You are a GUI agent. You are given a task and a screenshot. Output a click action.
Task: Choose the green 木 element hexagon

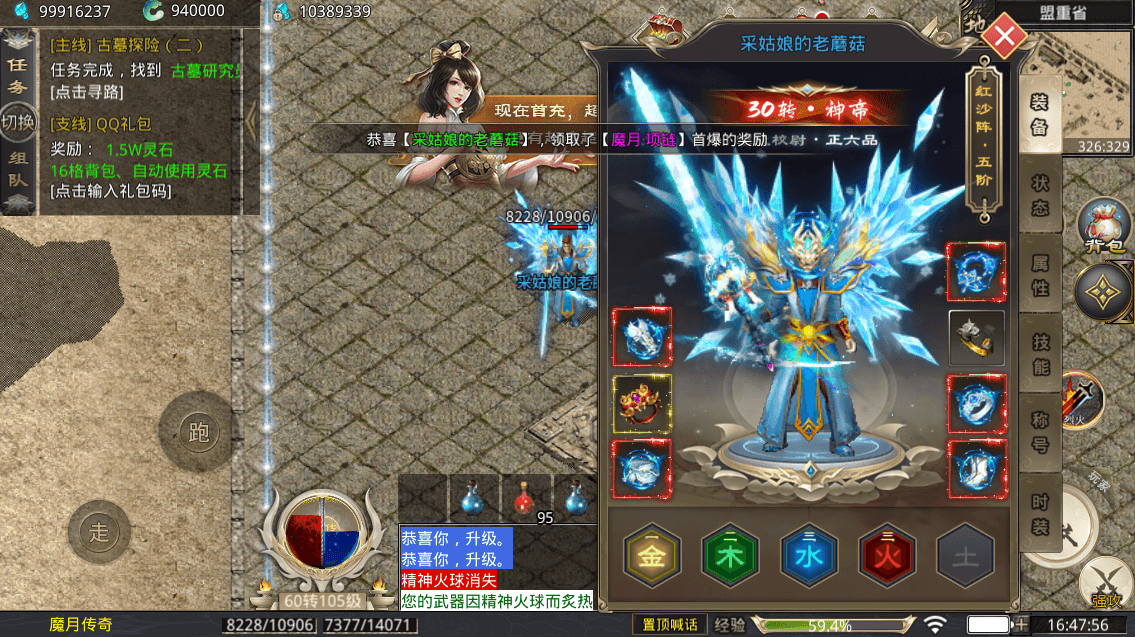(730, 557)
